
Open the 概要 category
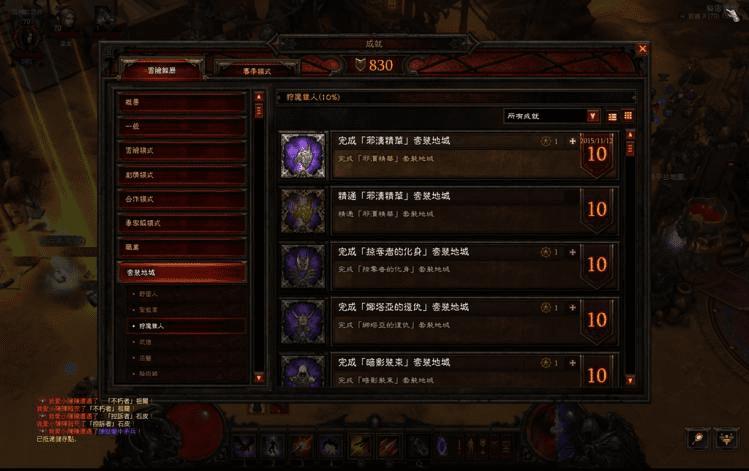[181, 103]
